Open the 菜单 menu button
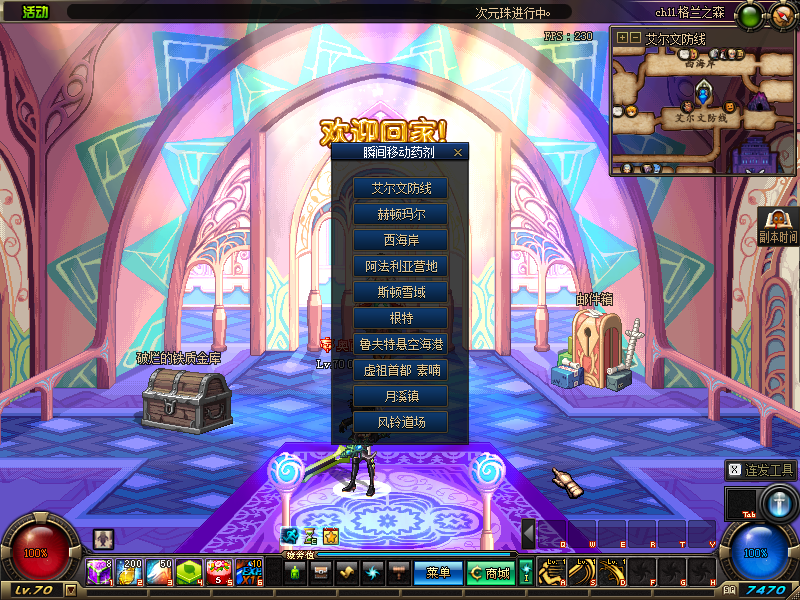This screenshot has width=800, height=600. click(x=439, y=573)
